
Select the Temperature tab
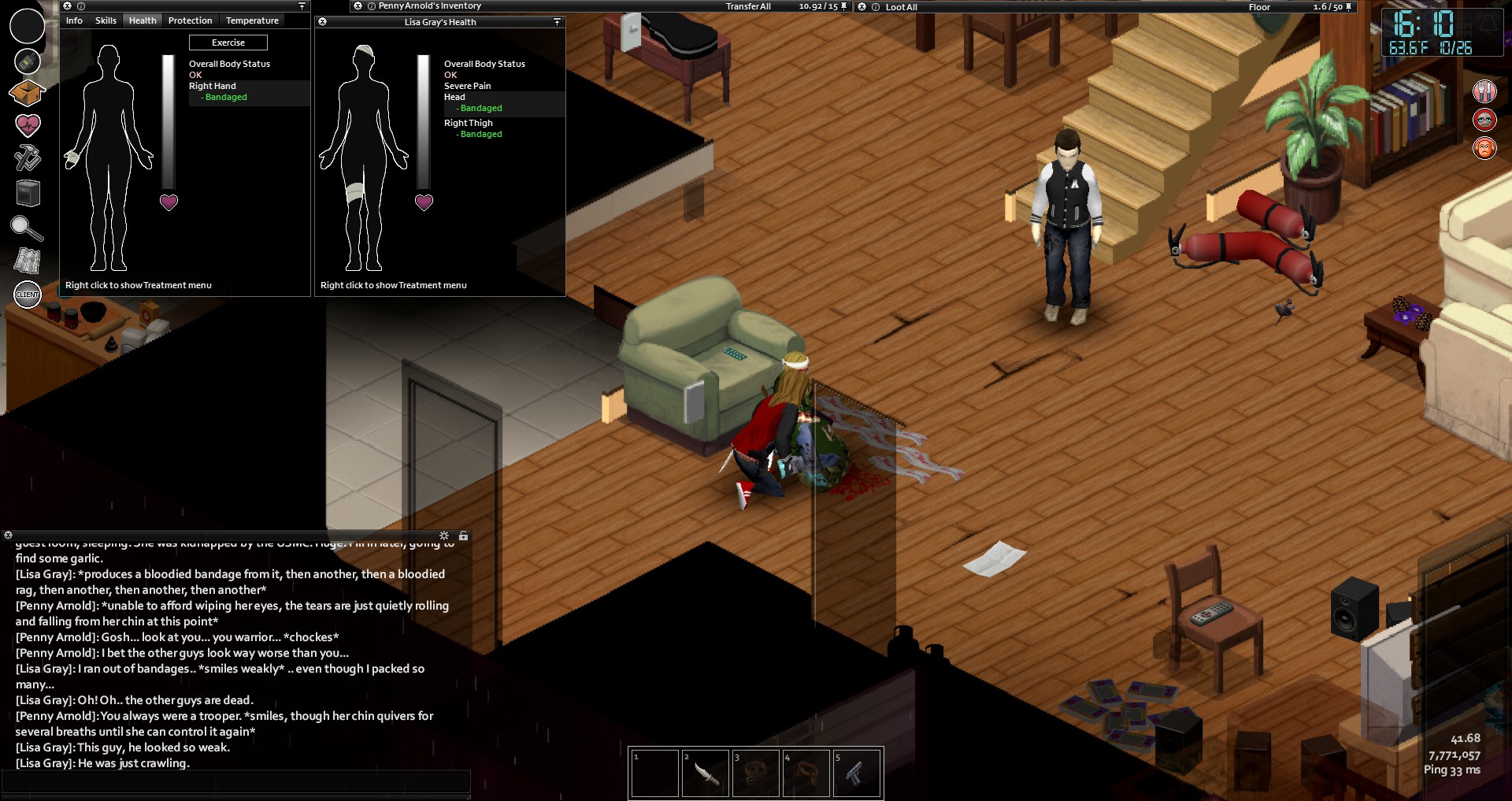(252, 20)
